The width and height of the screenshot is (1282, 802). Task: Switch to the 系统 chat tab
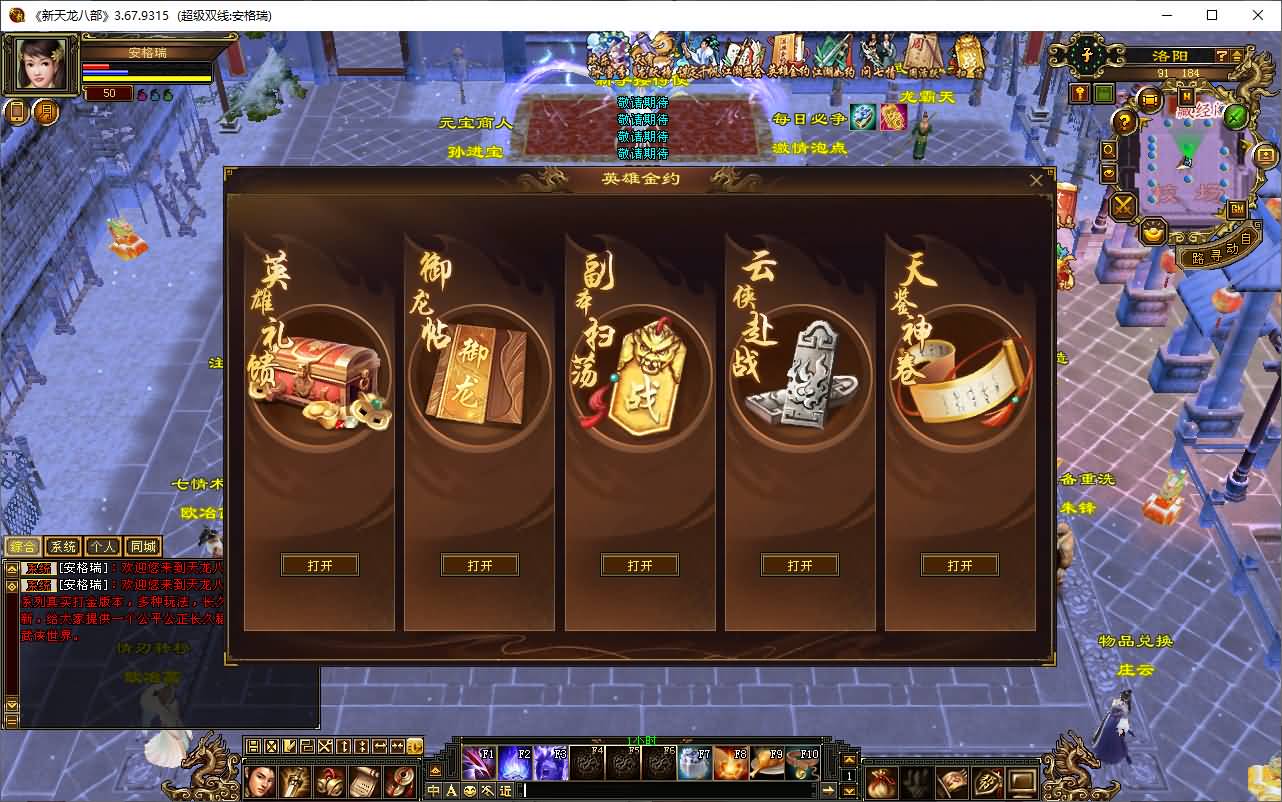pyautogui.click(x=62, y=546)
